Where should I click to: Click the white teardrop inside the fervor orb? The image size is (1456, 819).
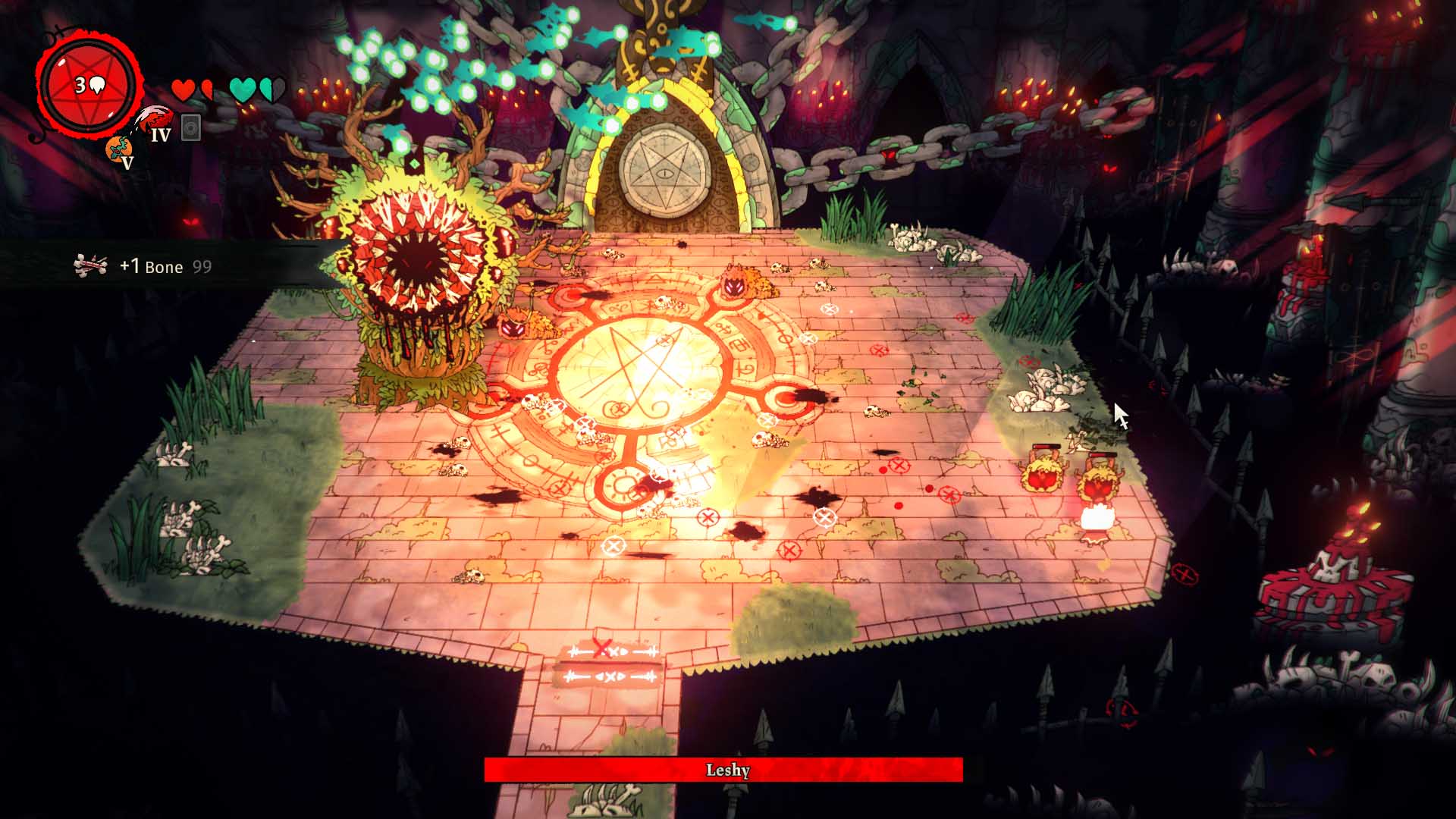coord(97,83)
